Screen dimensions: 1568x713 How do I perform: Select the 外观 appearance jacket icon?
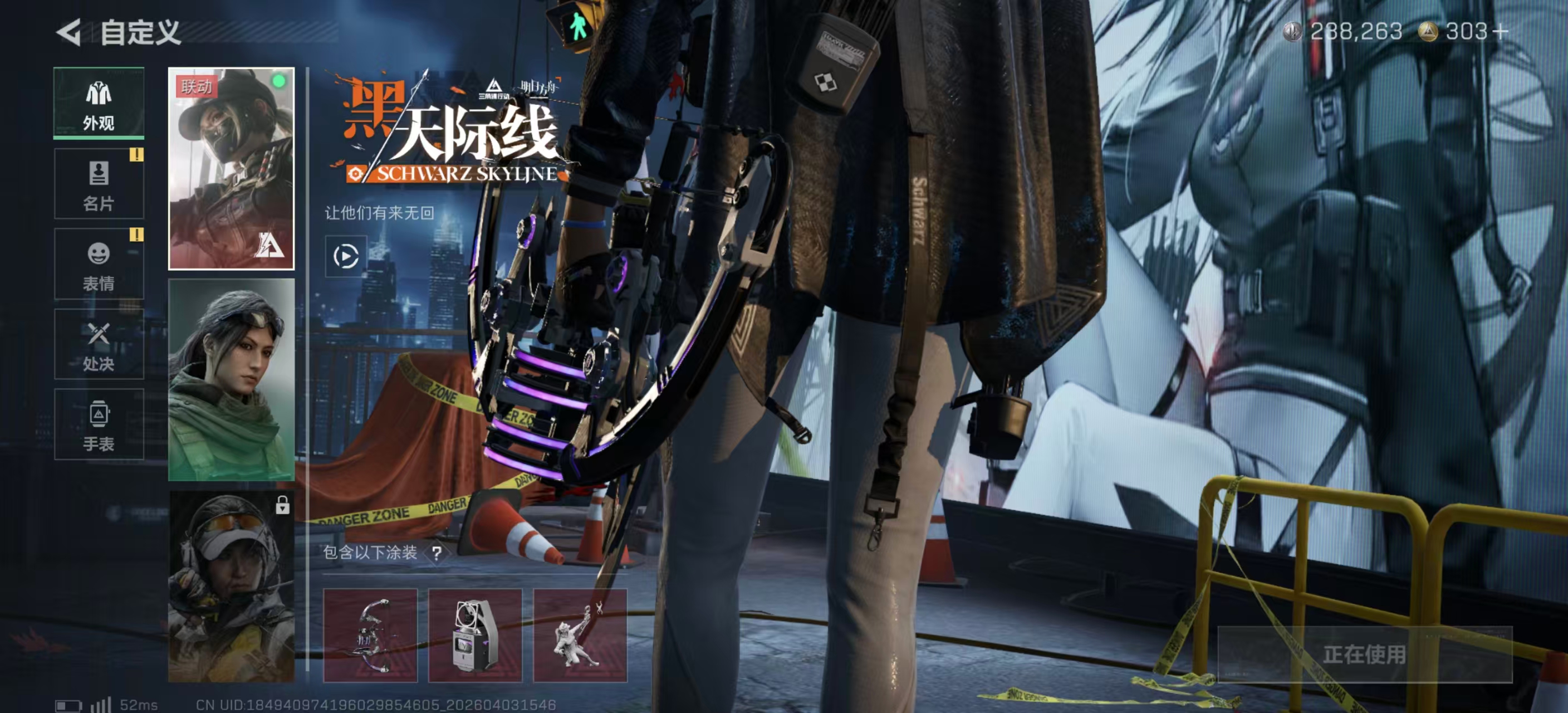pyautogui.click(x=99, y=102)
